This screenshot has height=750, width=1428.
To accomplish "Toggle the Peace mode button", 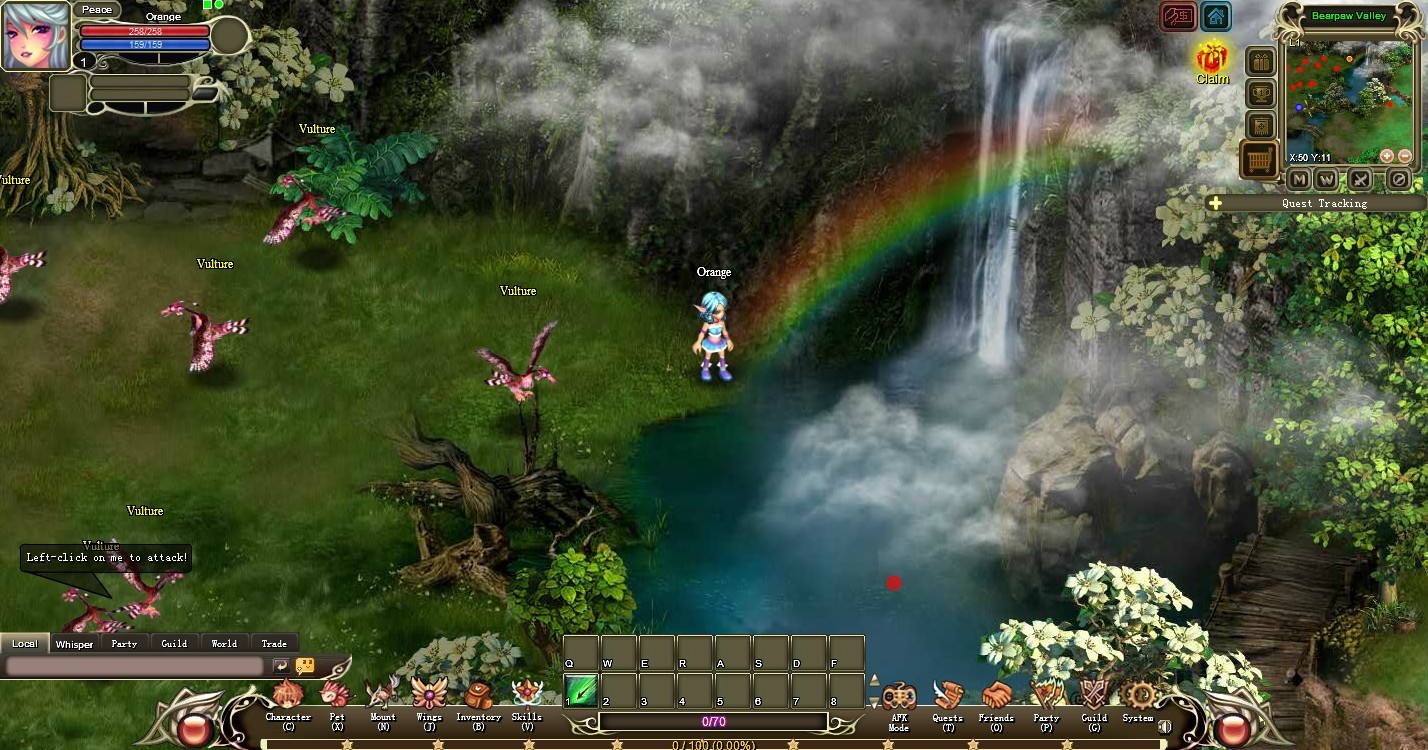I will pos(97,9).
